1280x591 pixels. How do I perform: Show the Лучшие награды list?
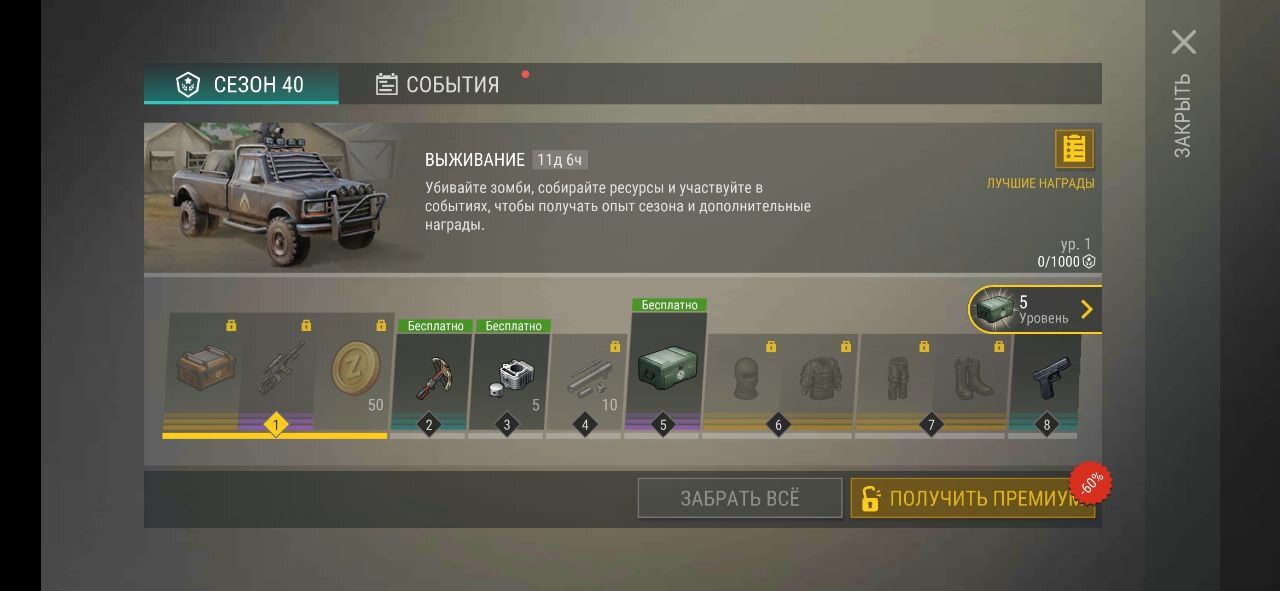pos(1074,150)
